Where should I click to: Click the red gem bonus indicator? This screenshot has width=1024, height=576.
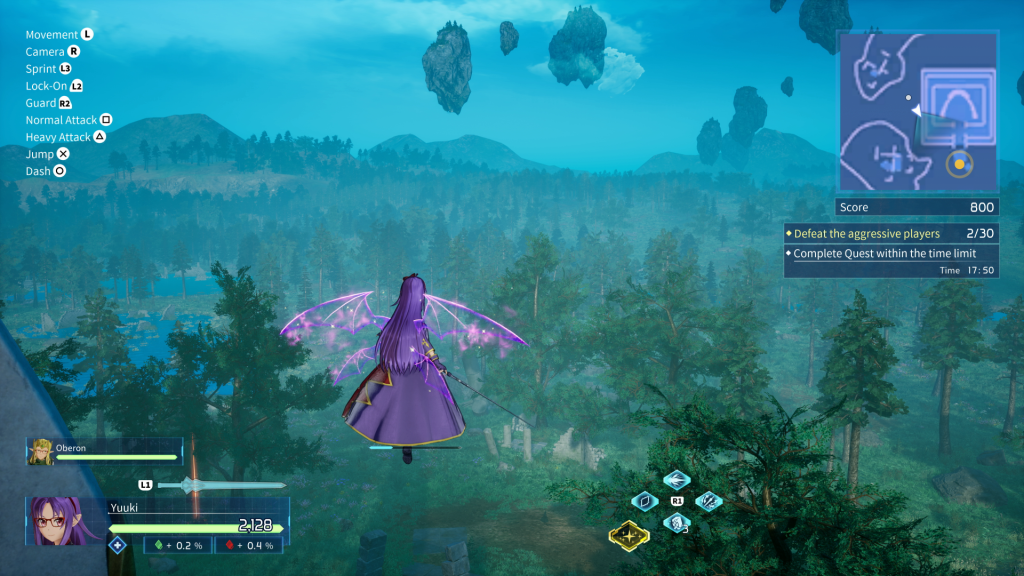pyautogui.click(x=249, y=545)
